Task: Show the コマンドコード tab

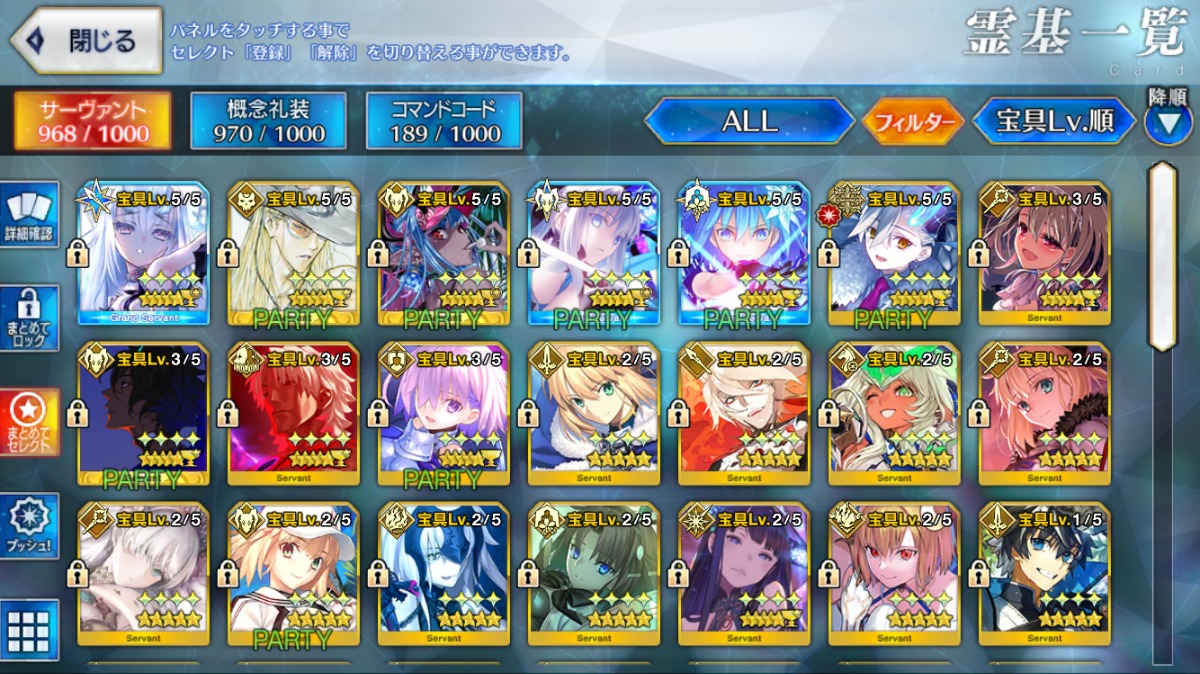Action: click(444, 121)
